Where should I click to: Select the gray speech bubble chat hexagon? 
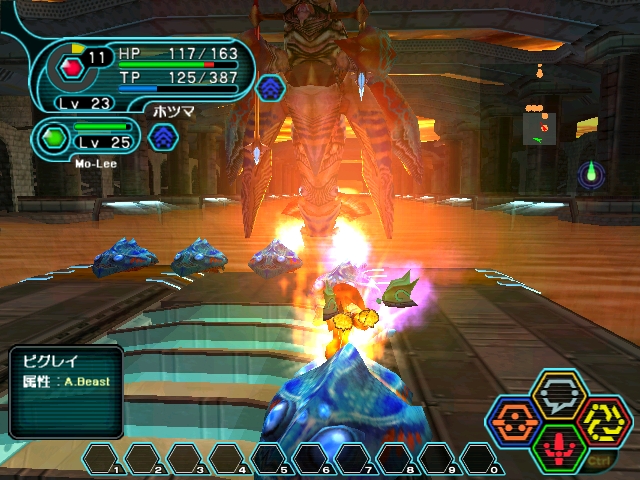[x=558, y=395]
